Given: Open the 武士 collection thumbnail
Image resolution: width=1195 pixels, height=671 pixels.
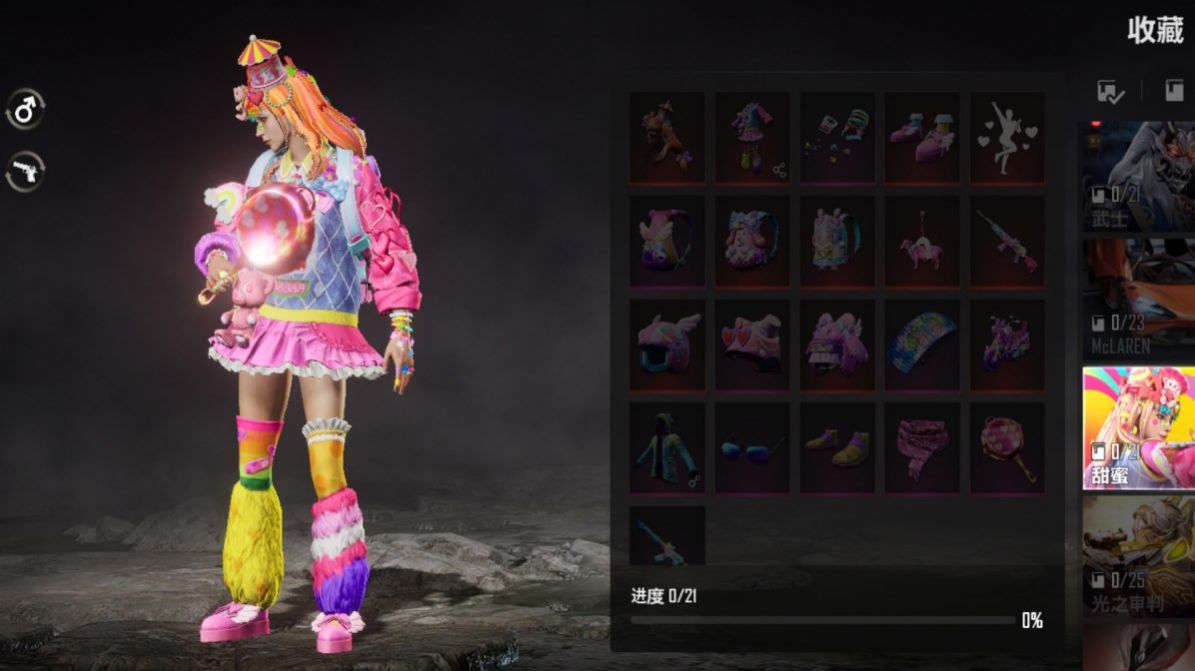Looking at the screenshot, I should [1139, 177].
